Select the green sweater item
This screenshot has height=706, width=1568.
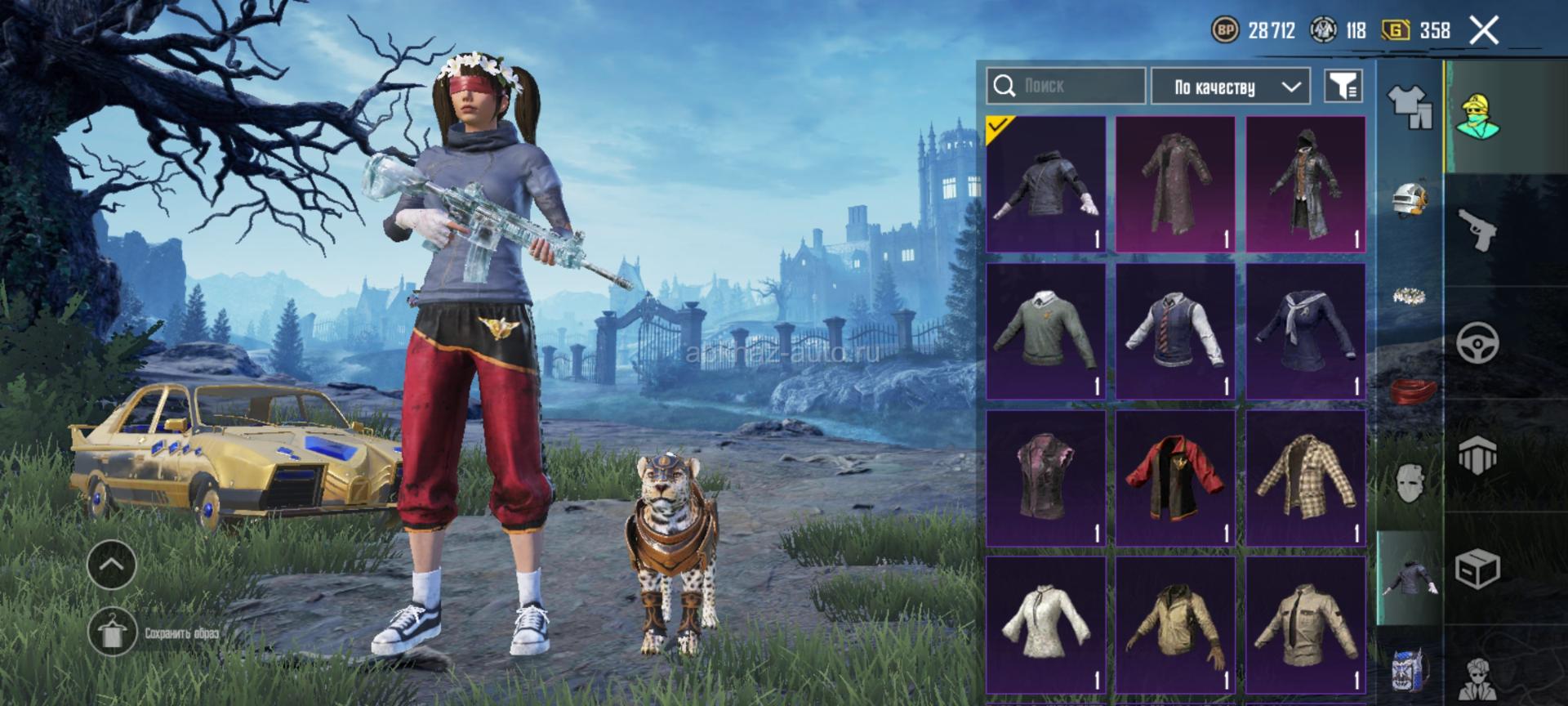[x=1046, y=331]
